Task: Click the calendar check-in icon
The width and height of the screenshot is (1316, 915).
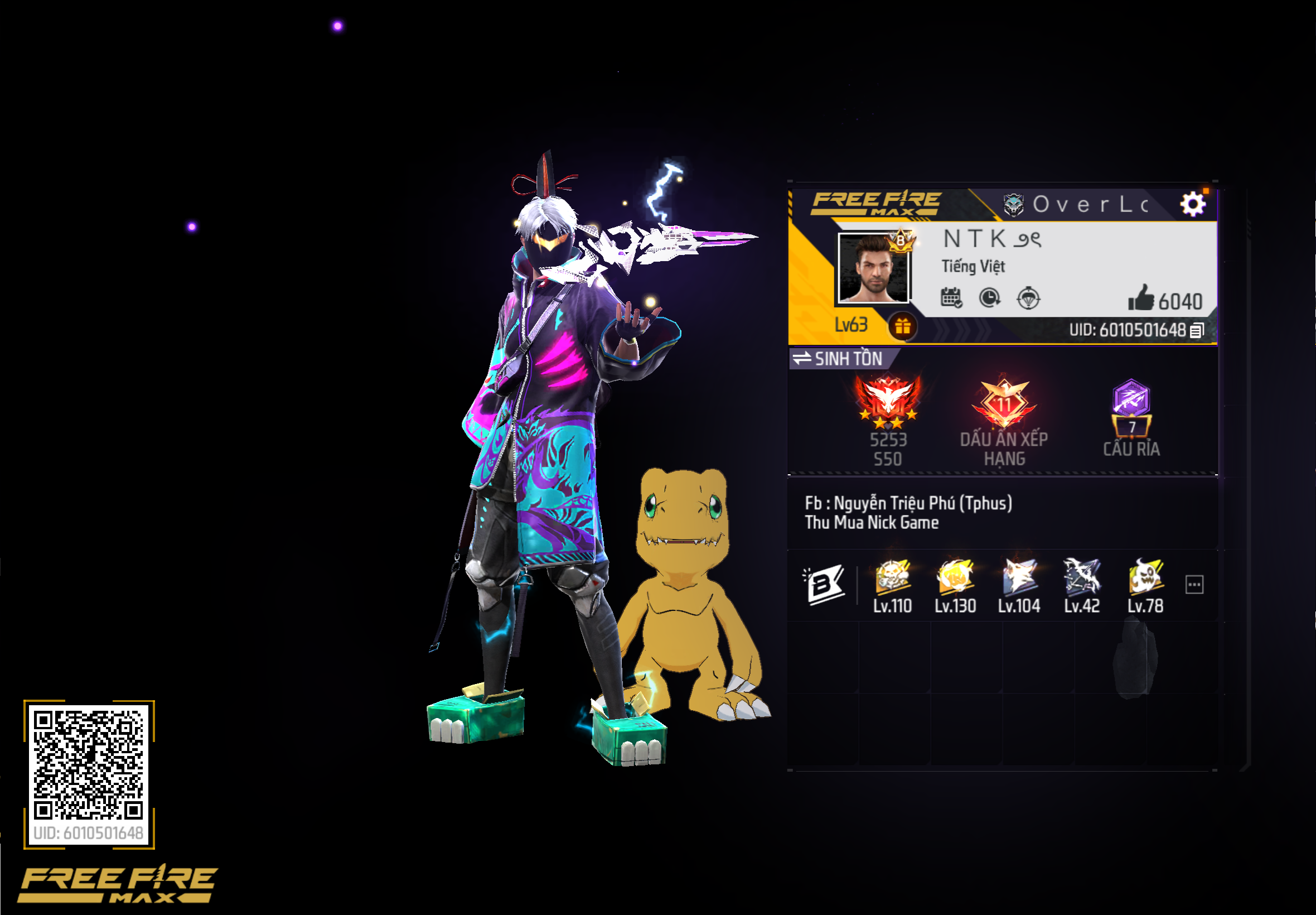Action: coord(951,297)
